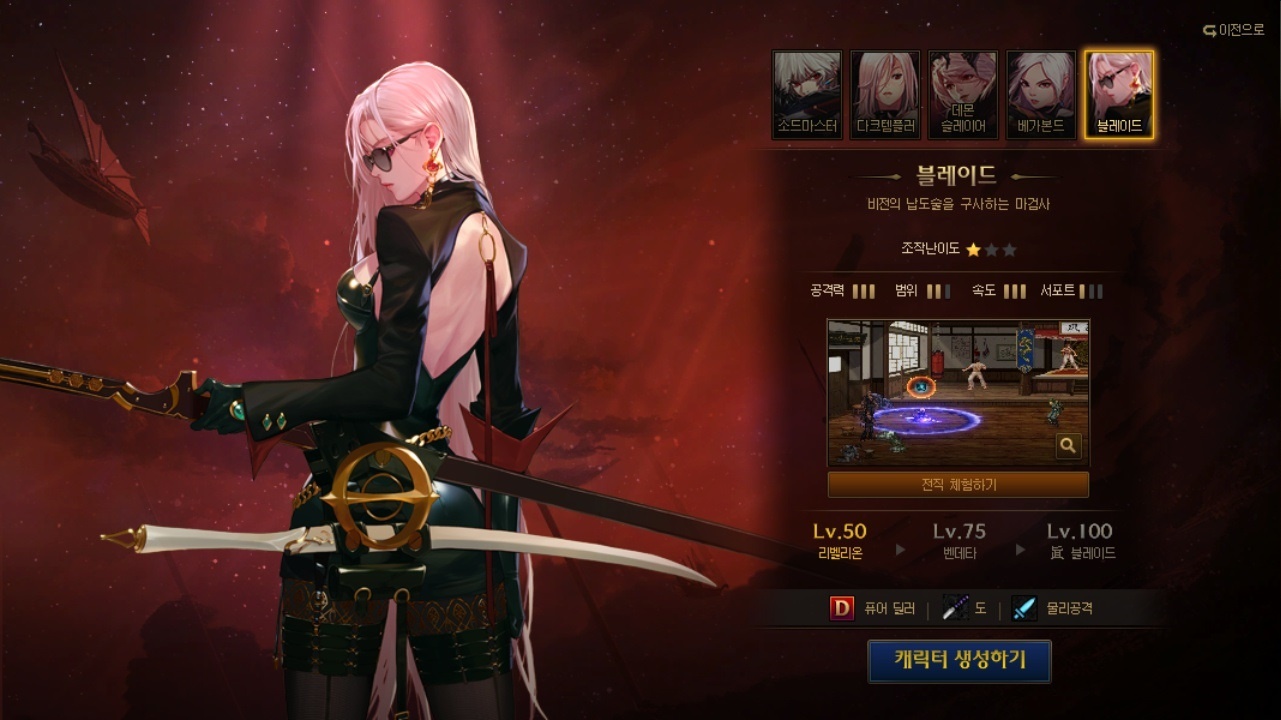The width and height of the screenshot is (1281, 720).
Task: Click the 캐릭터 생성하기 create button
Action: coord(959,661)
